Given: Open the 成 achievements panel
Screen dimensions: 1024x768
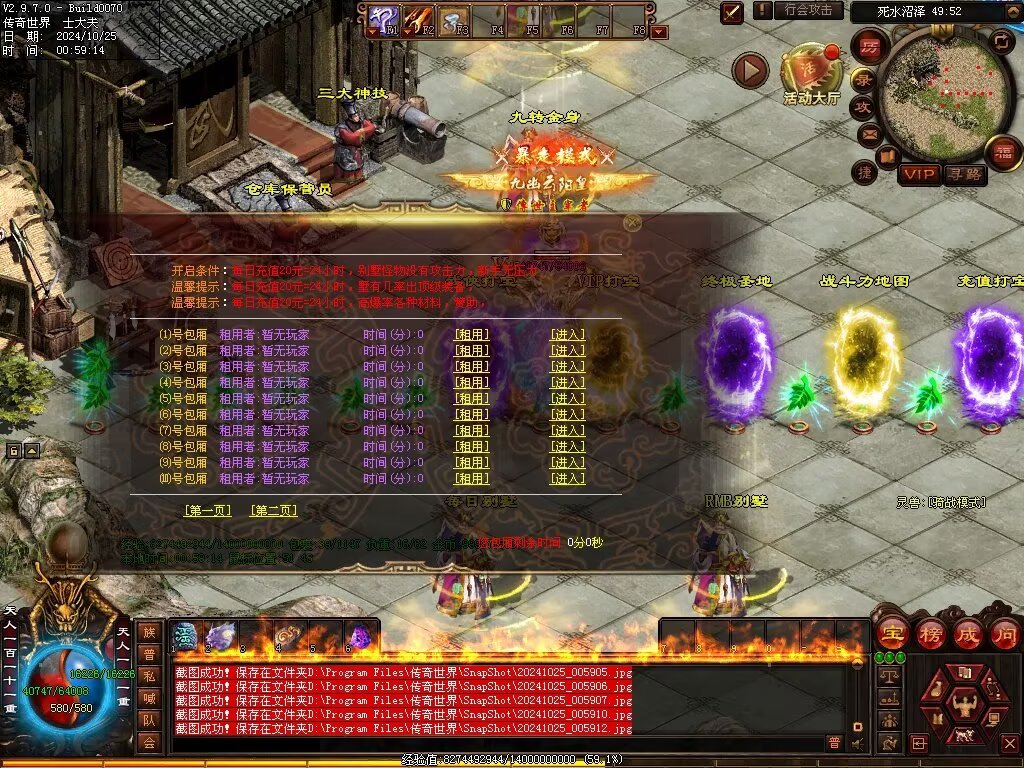Looking at the screenshot, I should pos(968,634).
